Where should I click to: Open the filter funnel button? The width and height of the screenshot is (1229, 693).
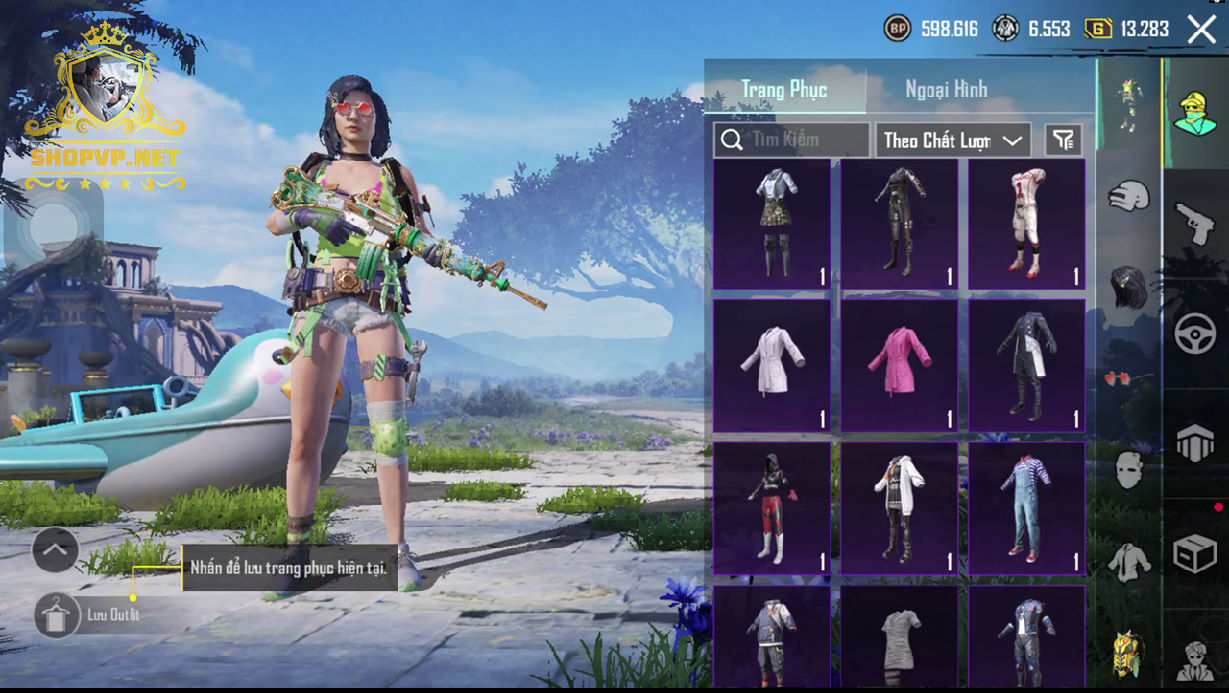(1064, 140)
